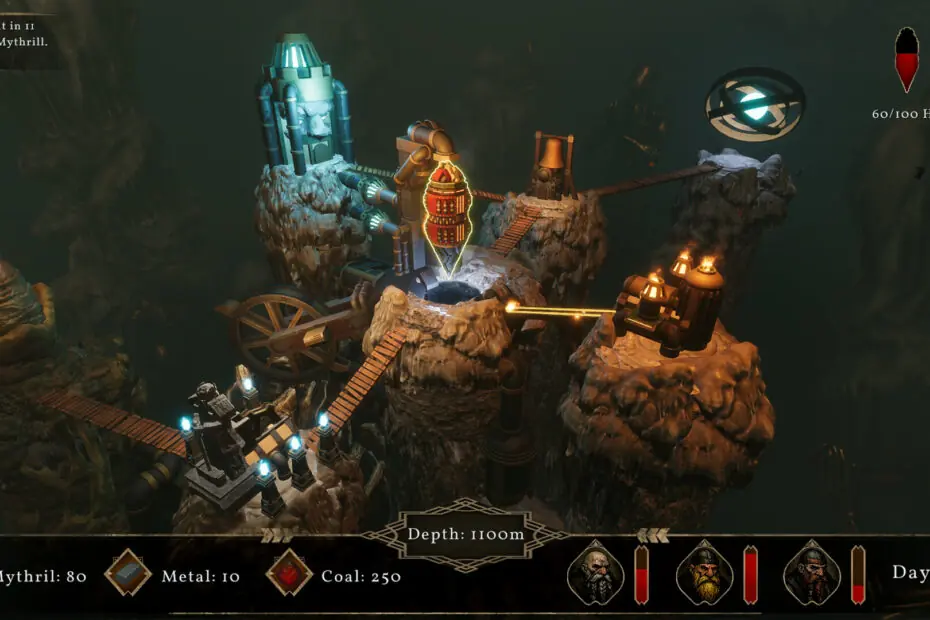Pick the brown-bearded dwarf portrait
930x620 pixels.
[812, 574]
